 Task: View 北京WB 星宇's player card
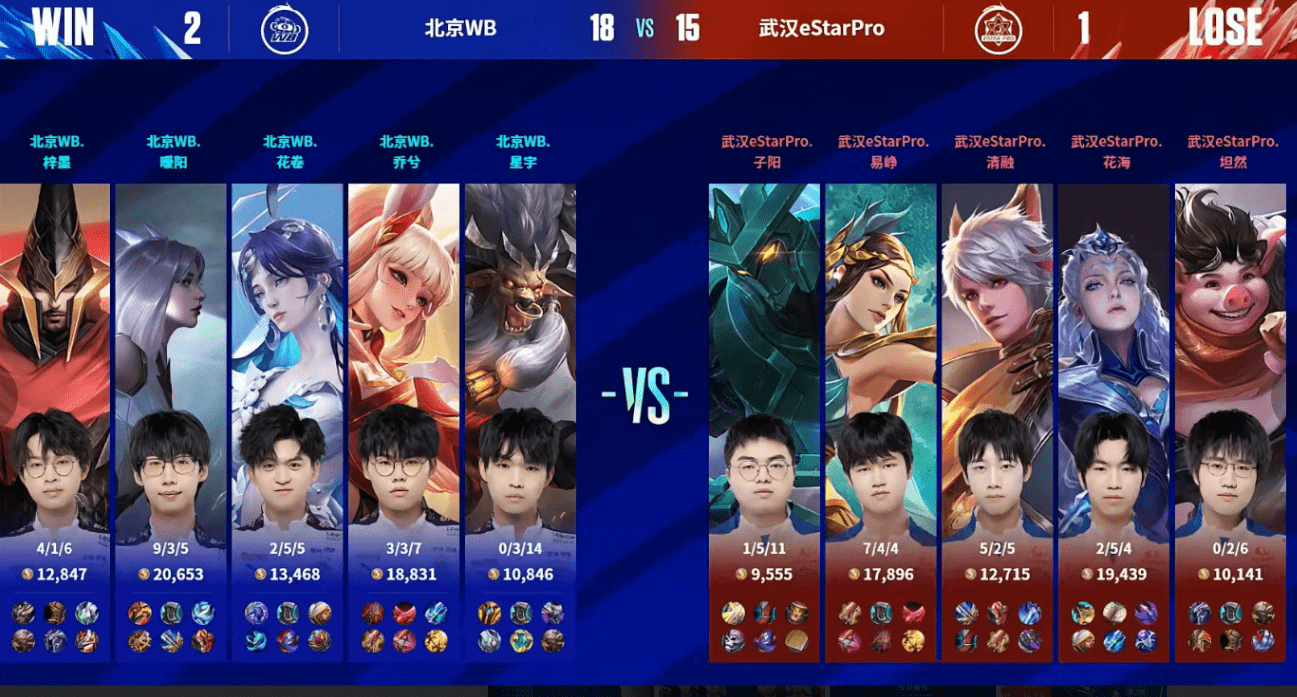click(521, 400)
